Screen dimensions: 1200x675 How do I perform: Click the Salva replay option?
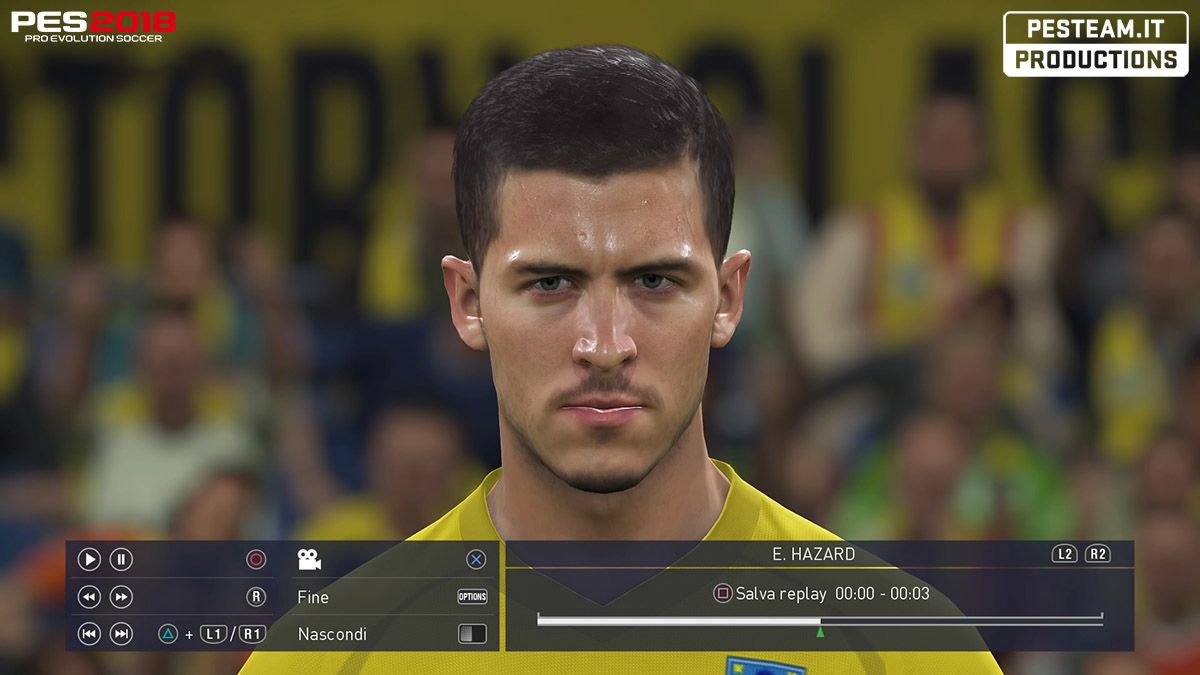click(780, 594)
